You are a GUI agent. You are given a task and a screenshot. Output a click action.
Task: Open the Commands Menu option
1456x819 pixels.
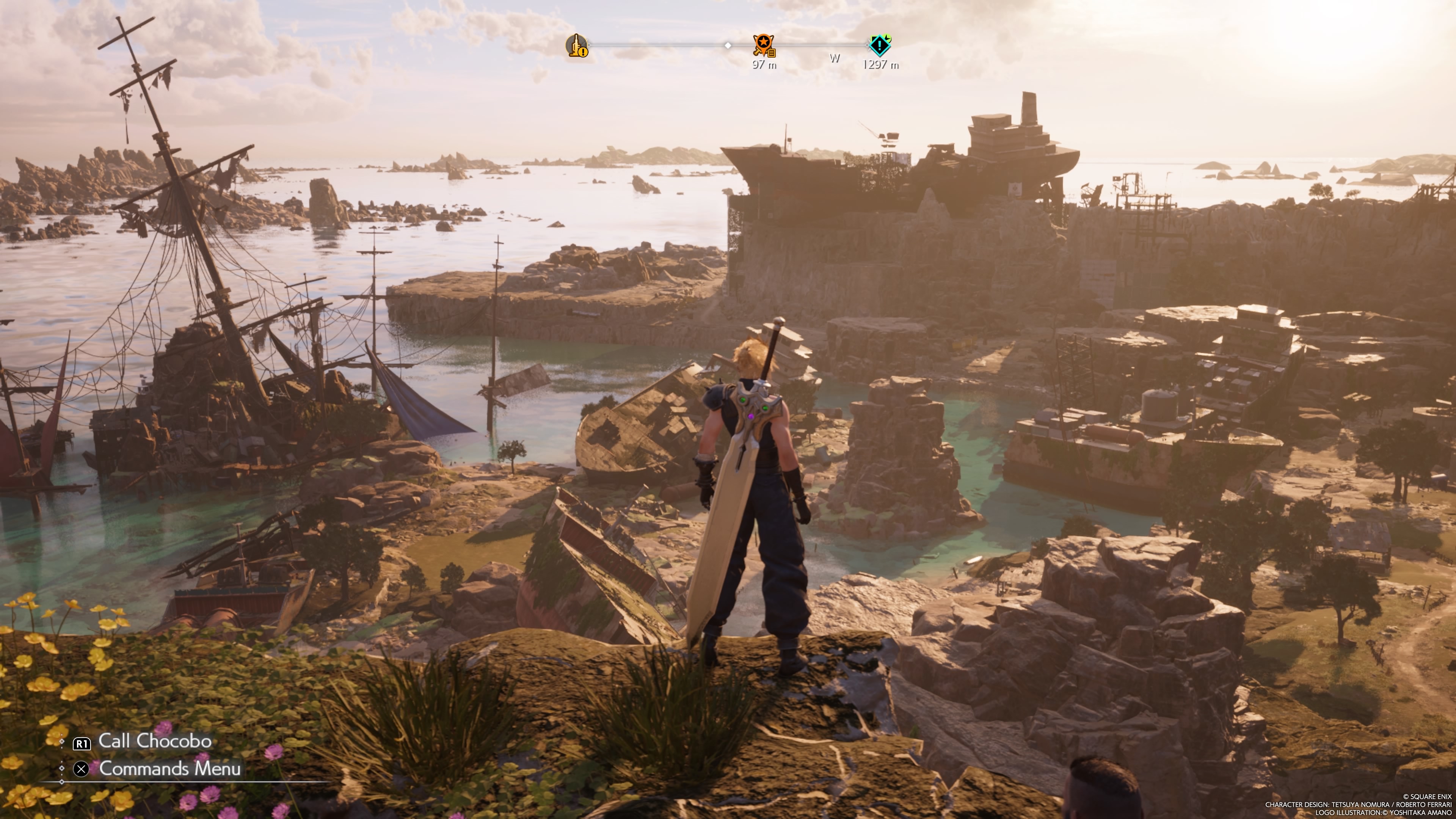click(x=169, y=769)
